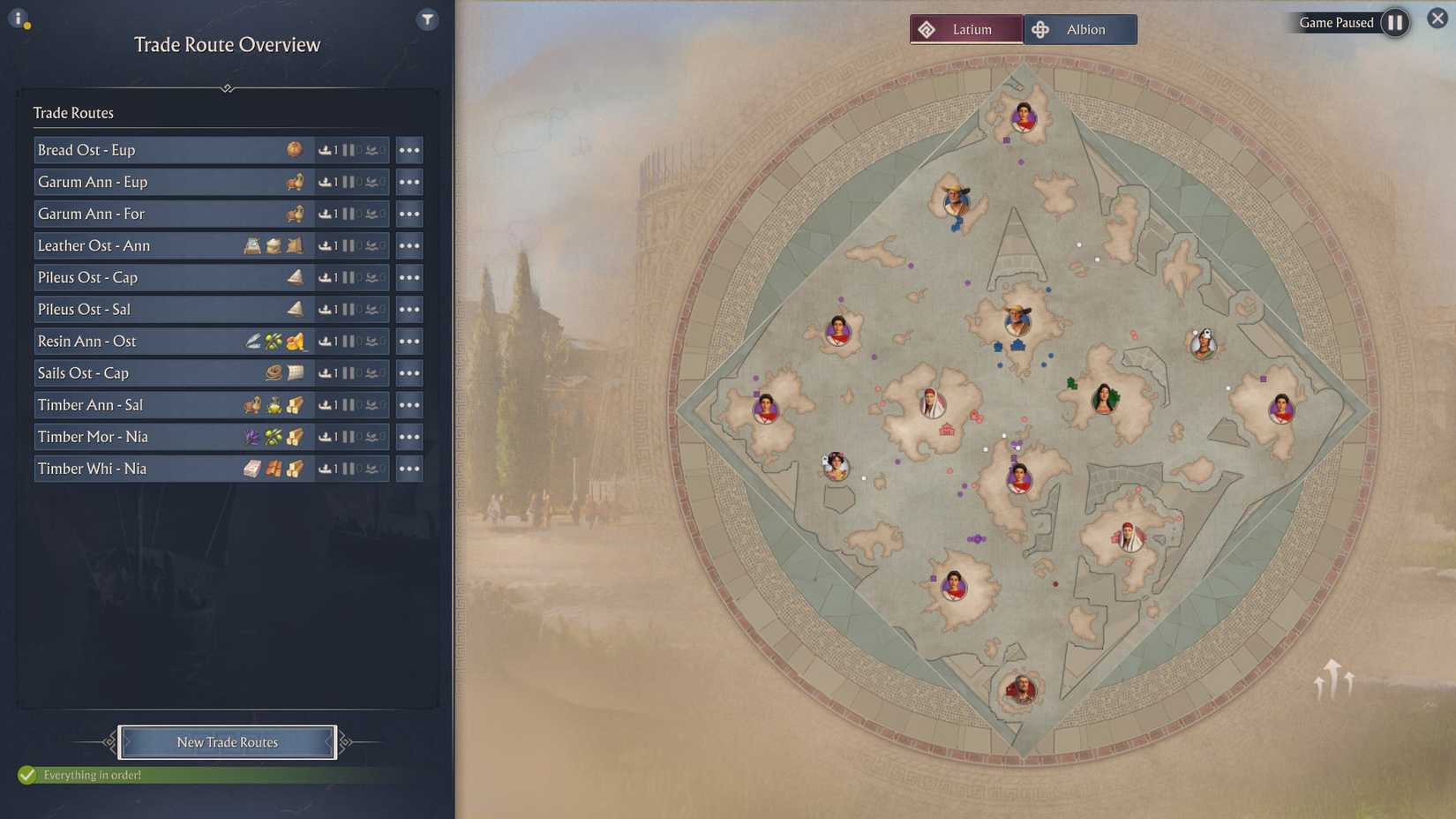
Task: Click the New Trade Routes button
Action: tap(227, 742)
